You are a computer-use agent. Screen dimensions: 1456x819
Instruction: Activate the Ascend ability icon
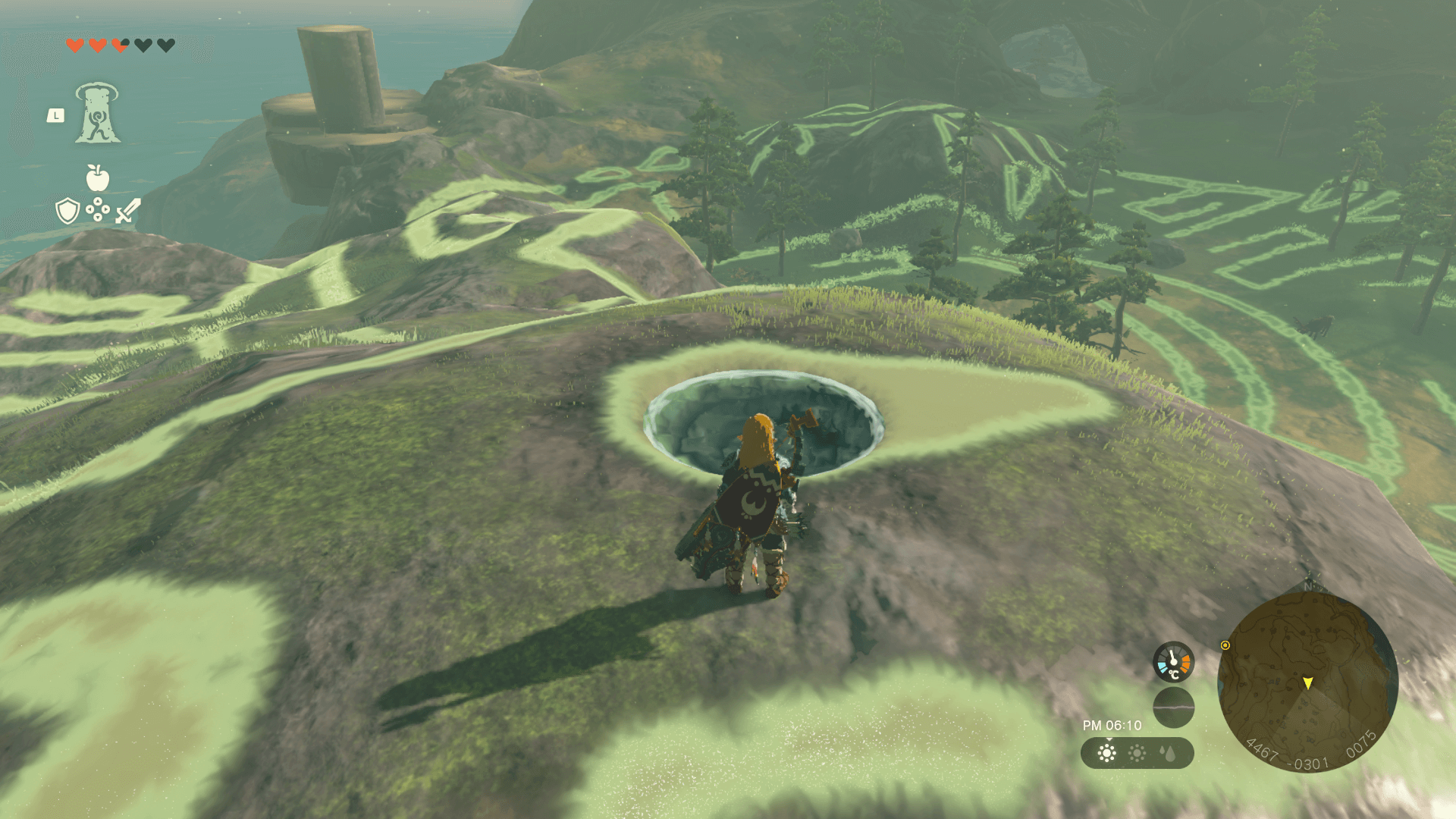(x=97, y=114)
